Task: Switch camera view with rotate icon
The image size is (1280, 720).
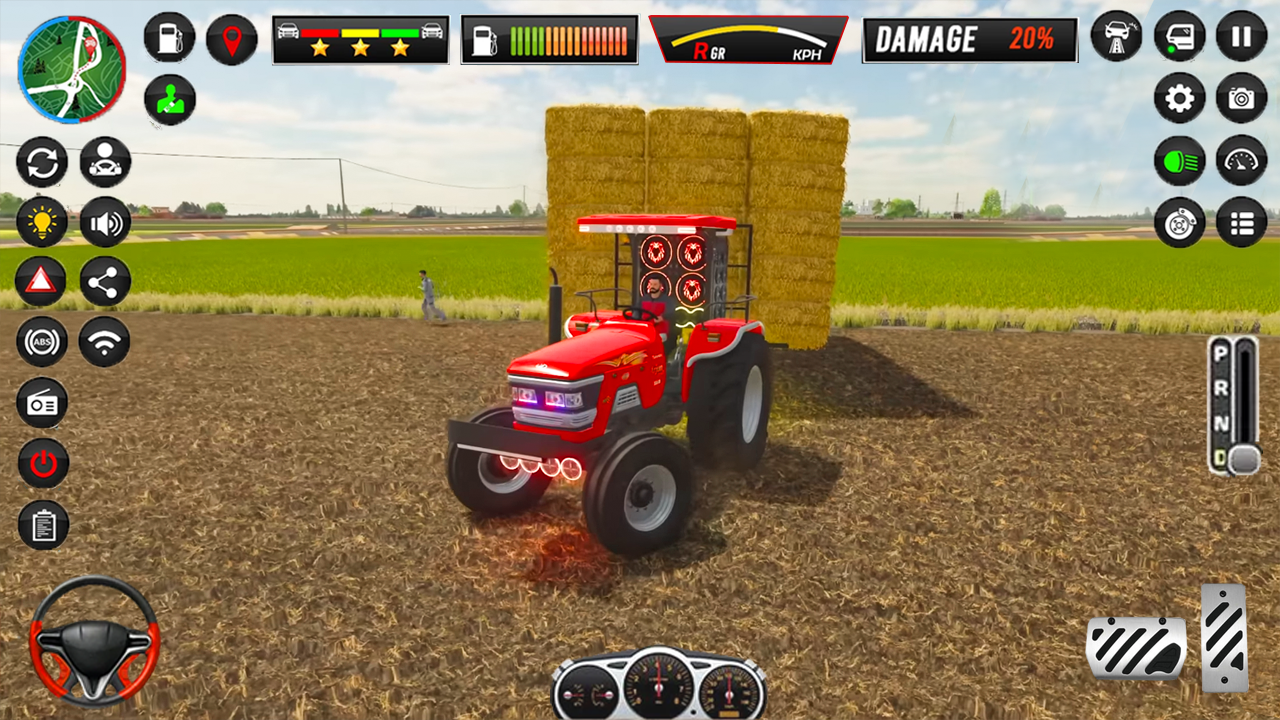Action: 42,161
